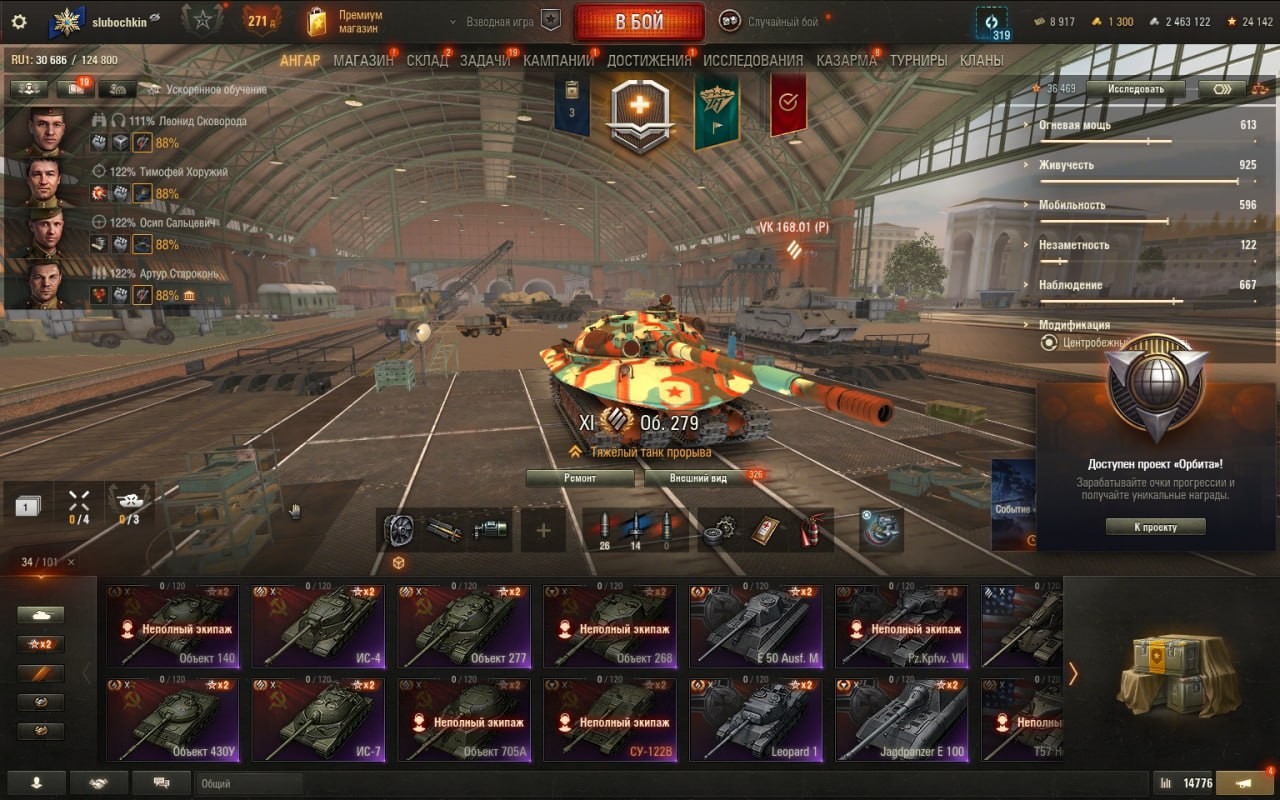Open the КЛАНЫ tab
Viewport: 1280px width, 800px height.
(x=981, y=60)
